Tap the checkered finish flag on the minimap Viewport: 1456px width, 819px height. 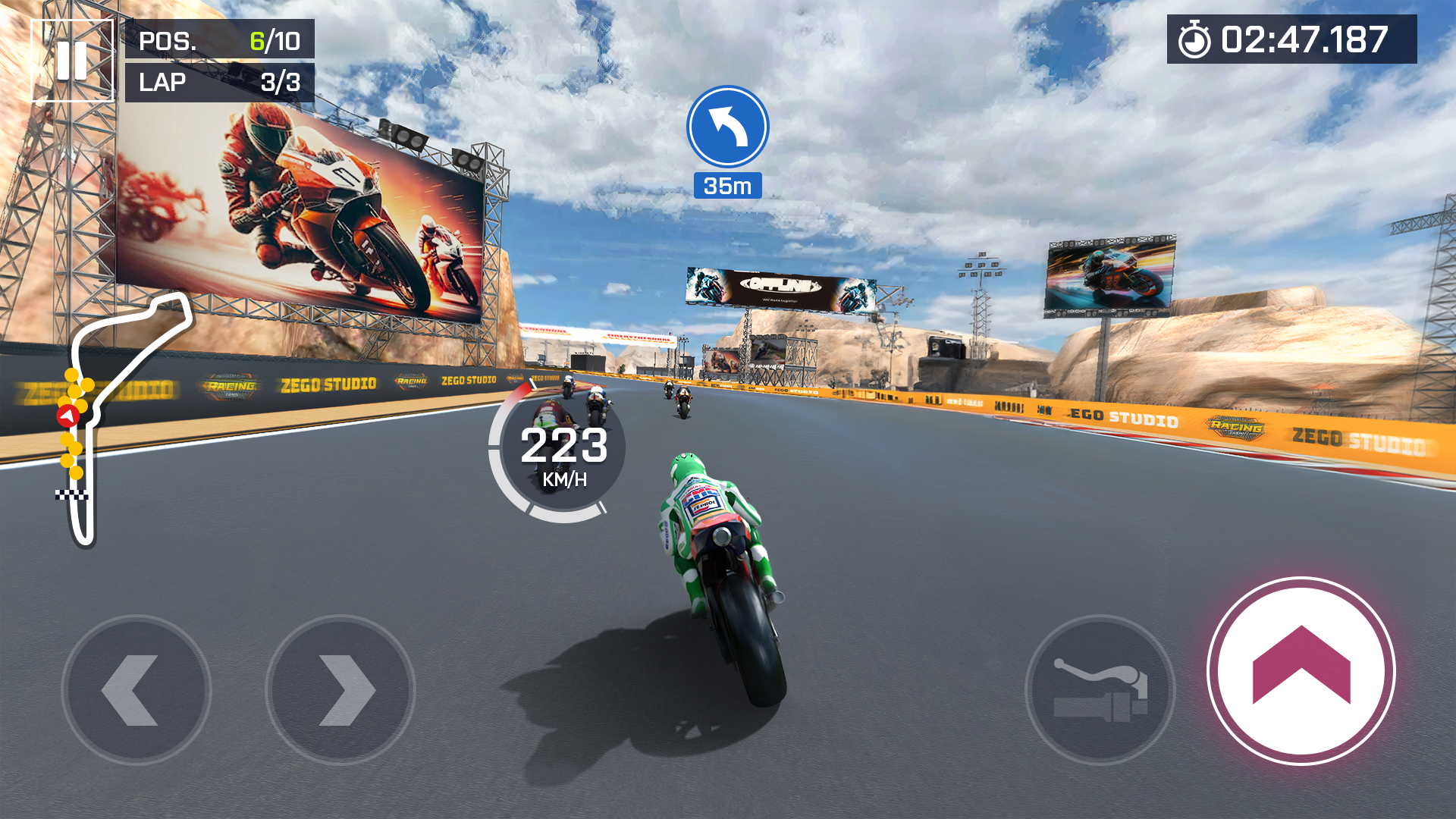[72, 493]
